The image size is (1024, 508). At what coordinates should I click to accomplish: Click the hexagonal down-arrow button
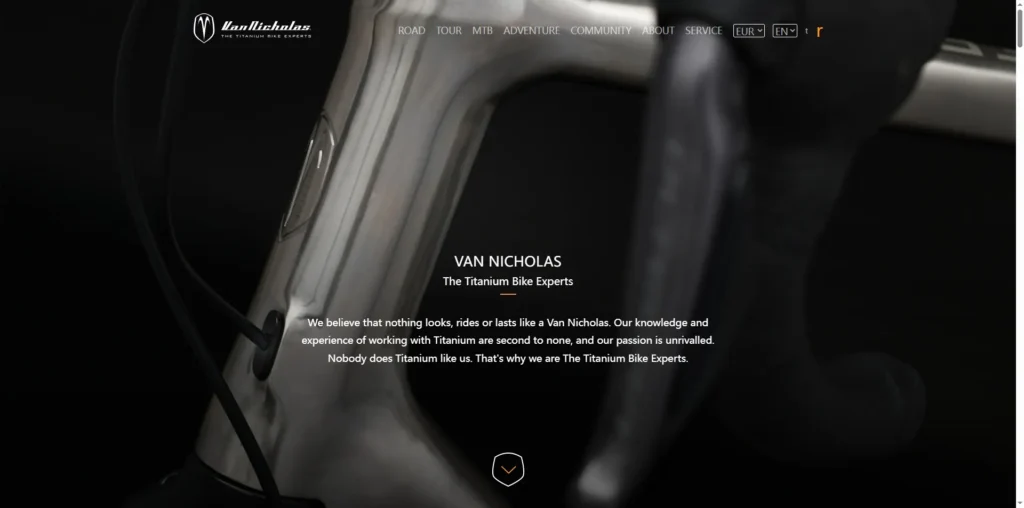click(508, 469)
